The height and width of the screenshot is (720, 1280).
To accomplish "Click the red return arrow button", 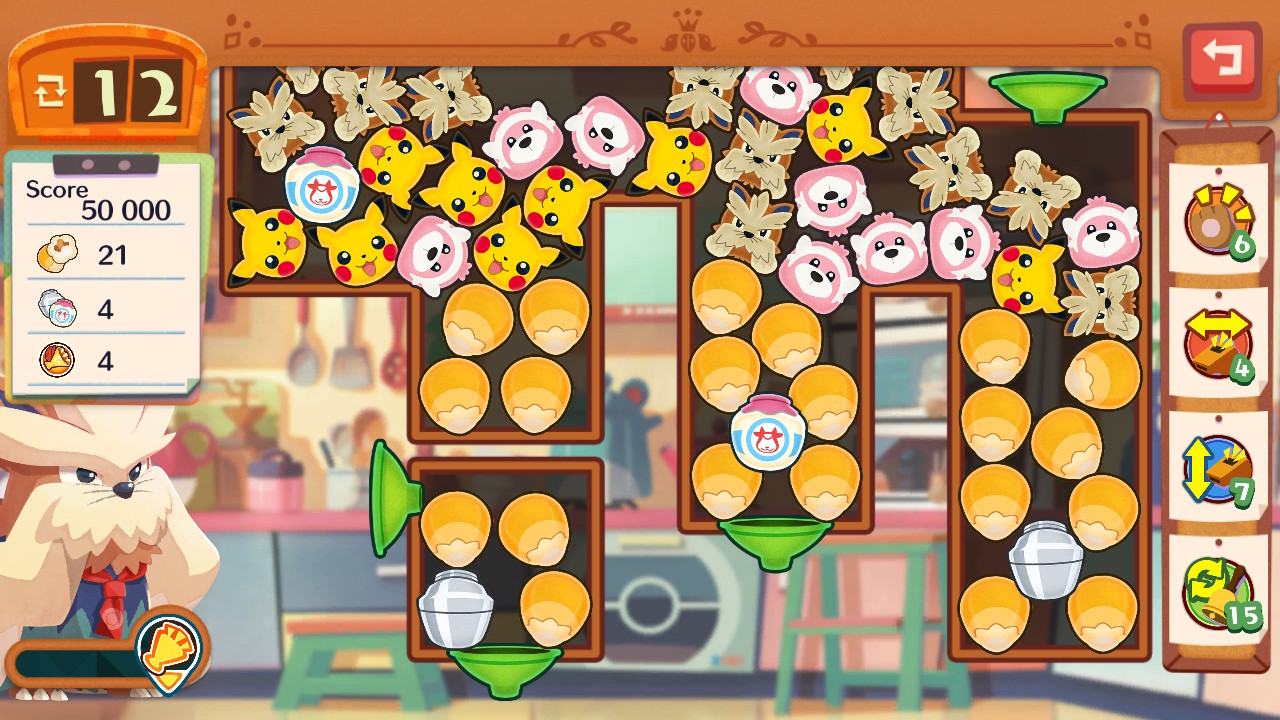I will 1221,60.
